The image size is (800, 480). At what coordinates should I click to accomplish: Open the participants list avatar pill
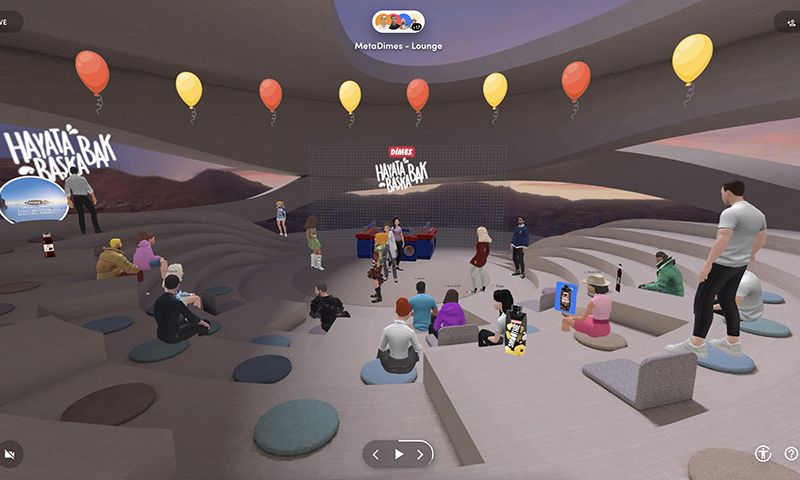pyautogui.click(x=398, y=21)
